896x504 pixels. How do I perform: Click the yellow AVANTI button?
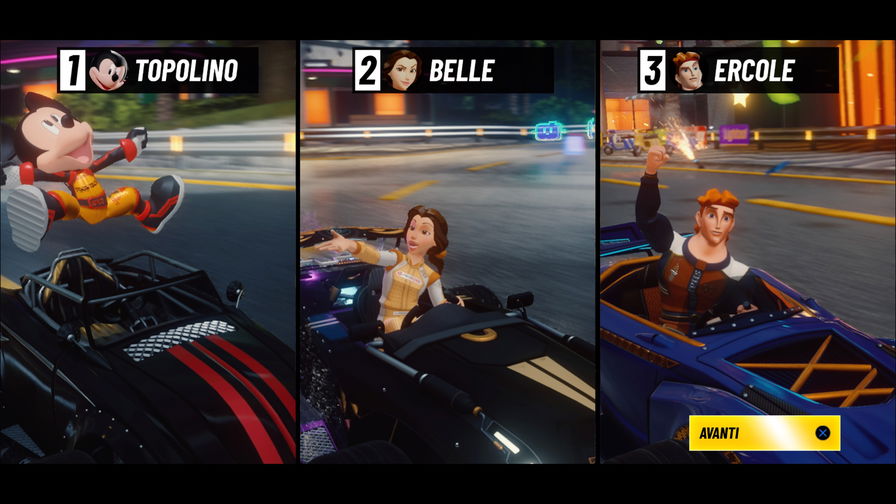click(x=764, y=433)
